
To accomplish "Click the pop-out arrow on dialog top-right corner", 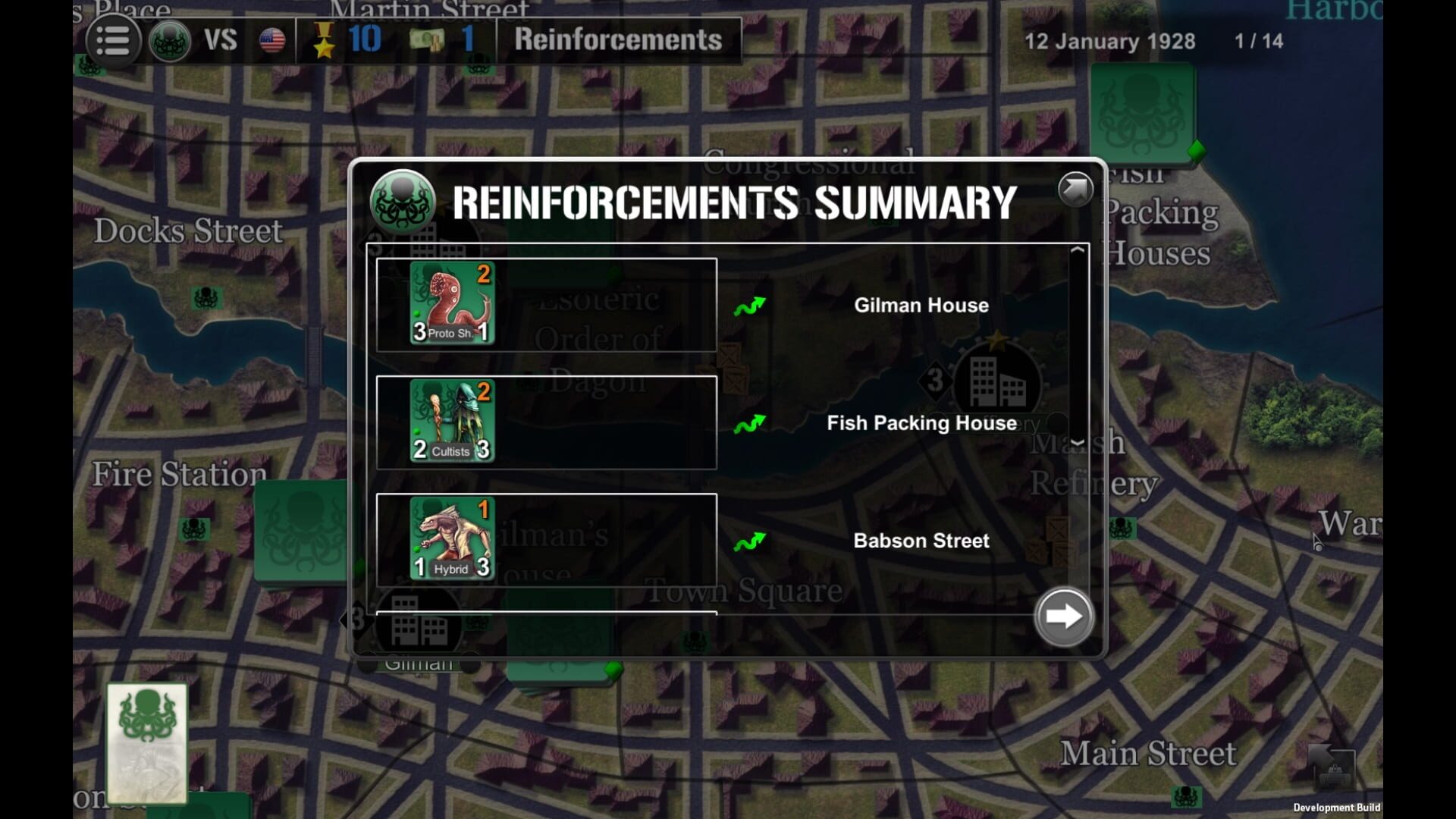I will (1074, 189).
